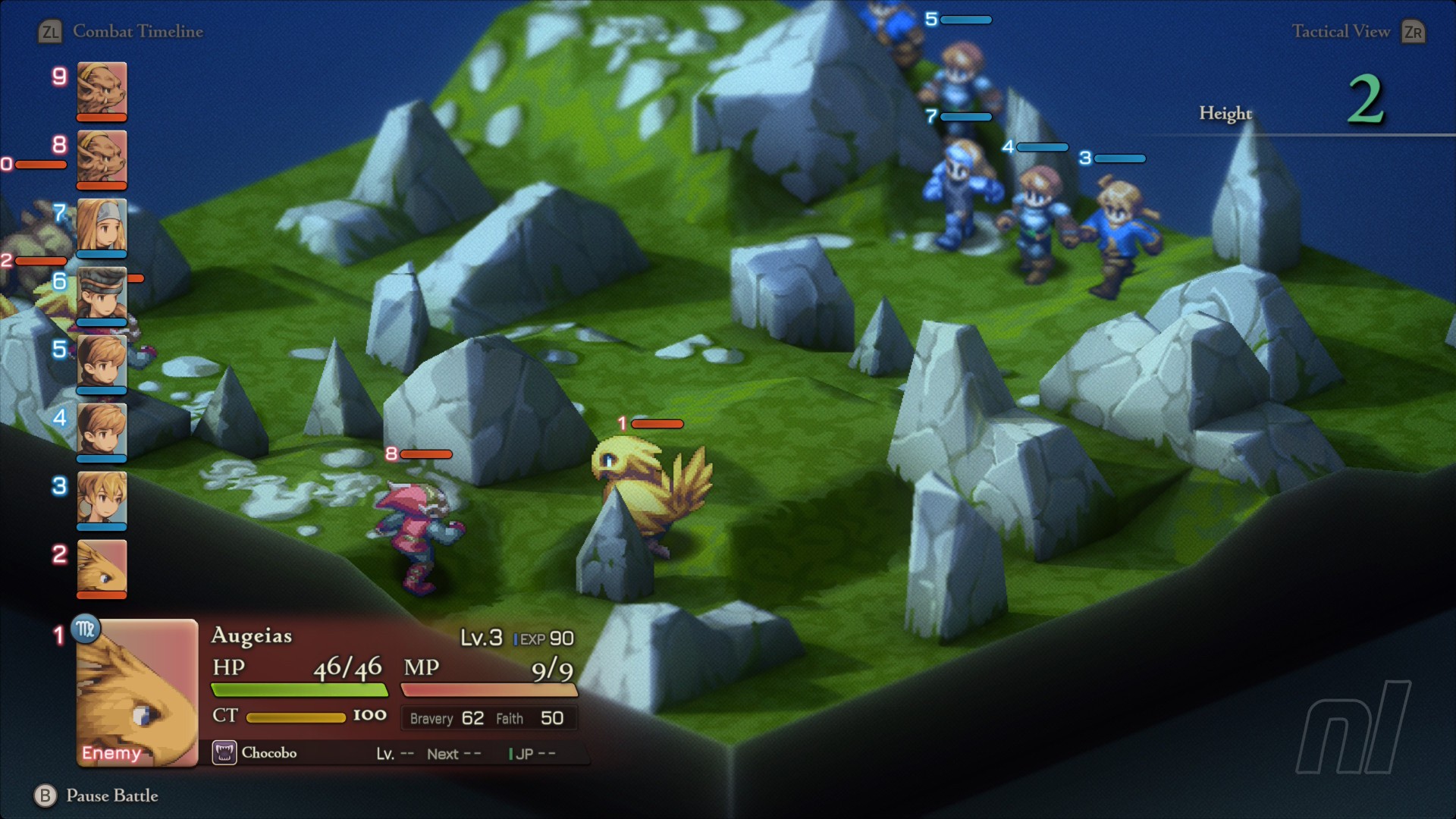This screenshot has height=819, width=1456.
Task: Select Augeias's large chocobo portrait
Action: point(137,693)
